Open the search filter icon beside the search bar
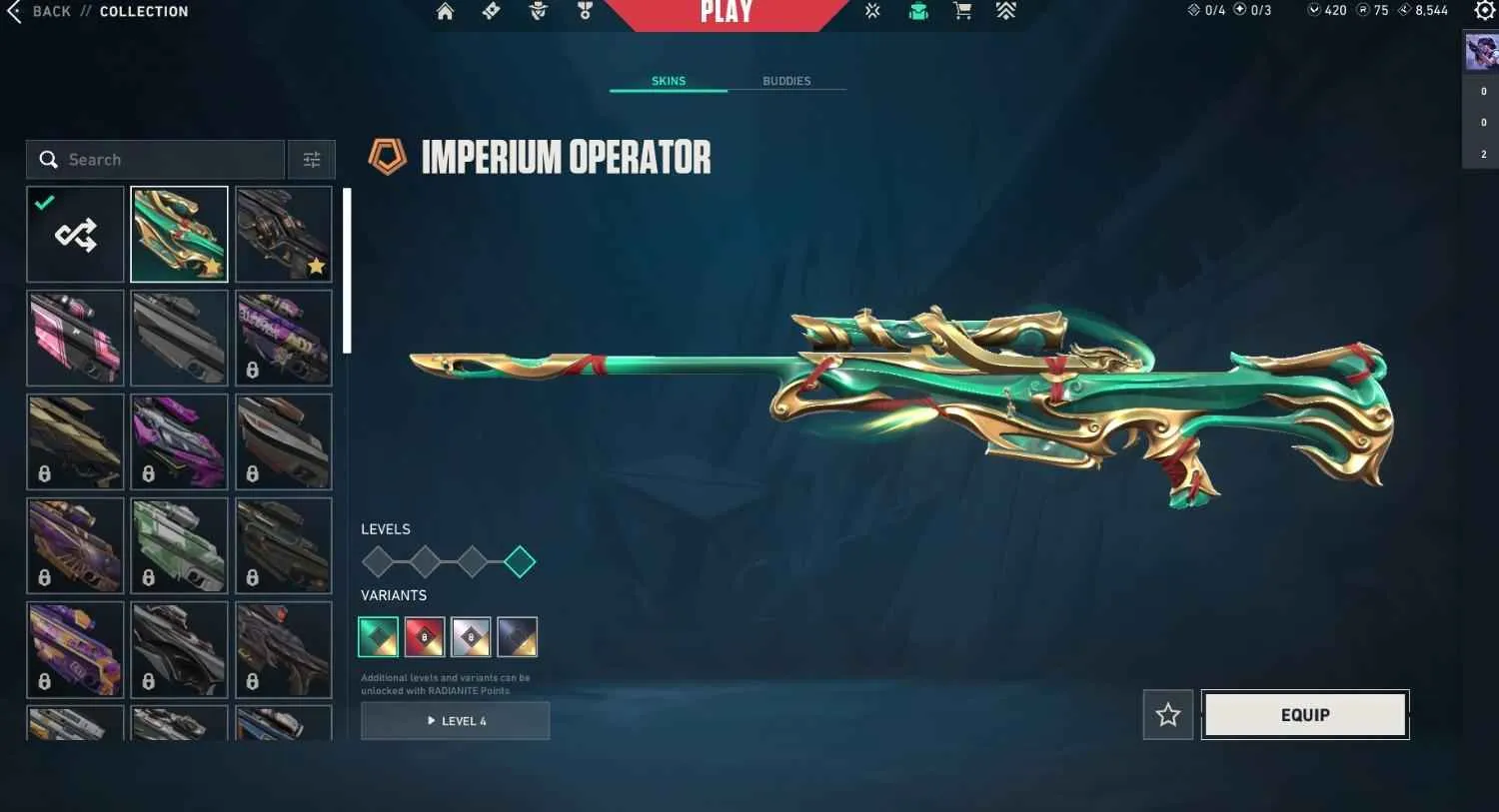The image size is (1499, 812). 311,159
